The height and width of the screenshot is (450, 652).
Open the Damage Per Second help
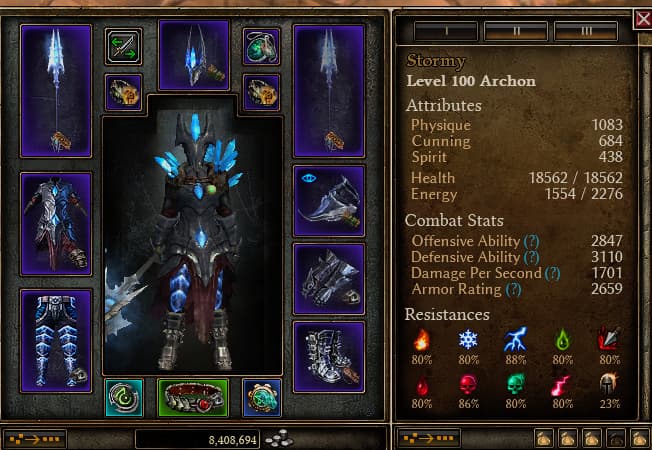[553, 273]
